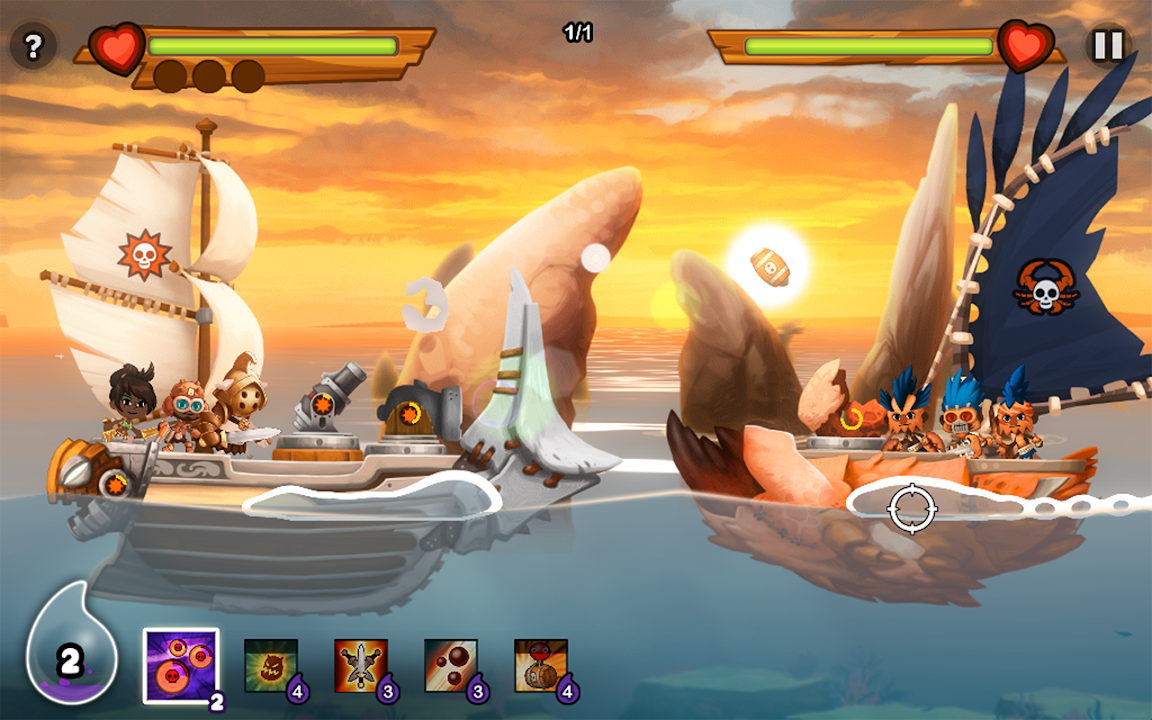
Task: Use the crossed swords ability card
Action: pyautogui.click(x=361, y=666)
